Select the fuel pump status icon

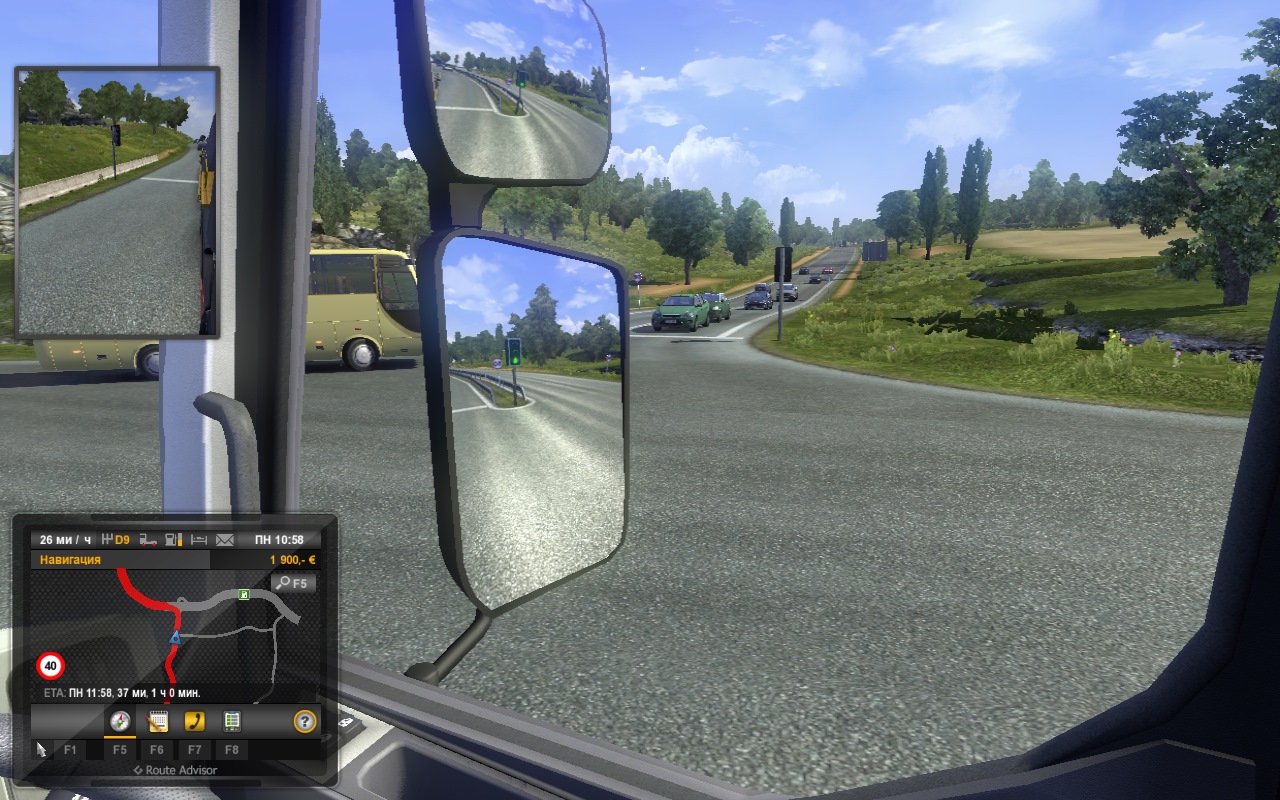click(173, 540)
